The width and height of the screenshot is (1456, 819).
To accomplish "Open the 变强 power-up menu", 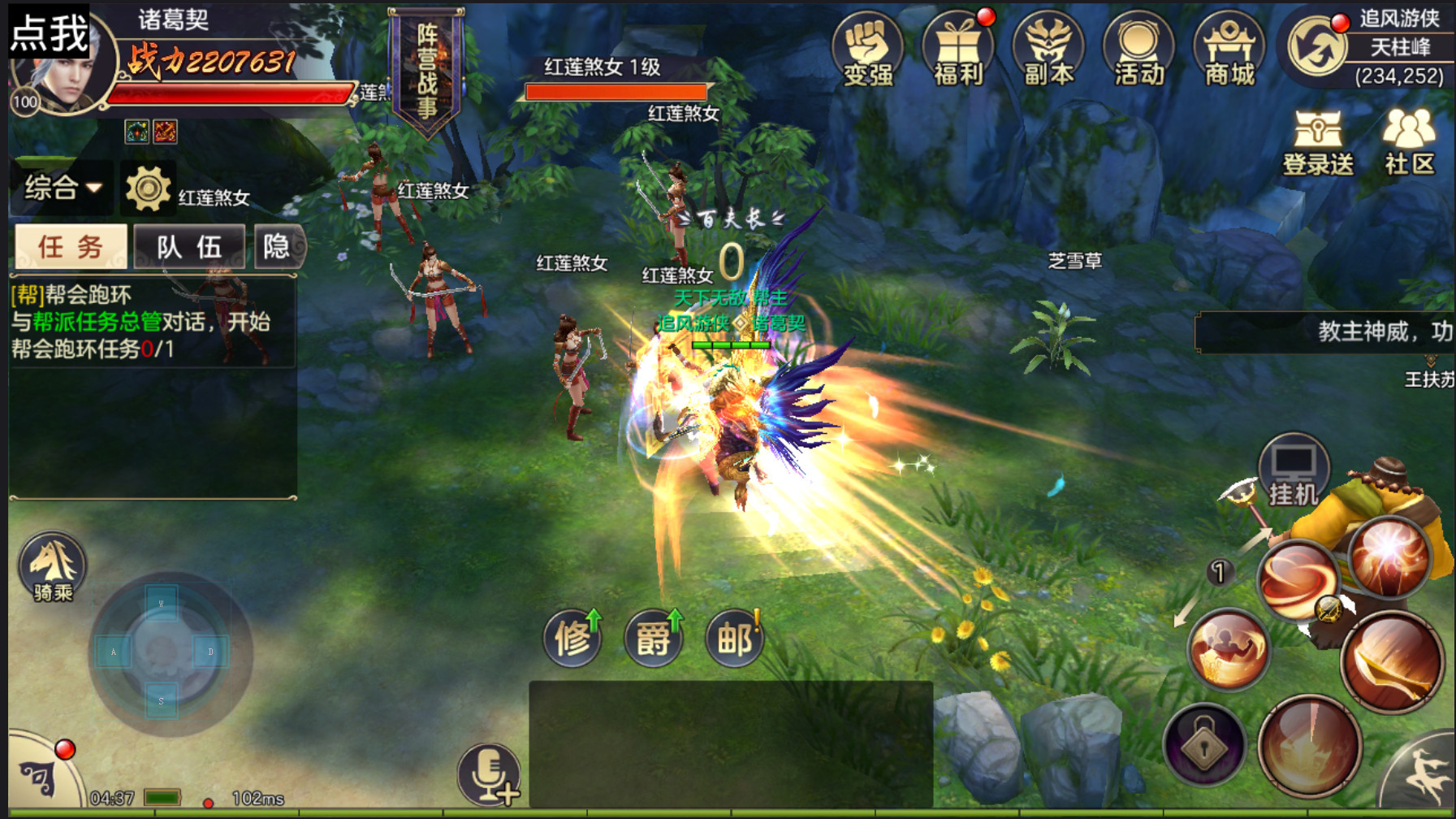I will point(867,50).
